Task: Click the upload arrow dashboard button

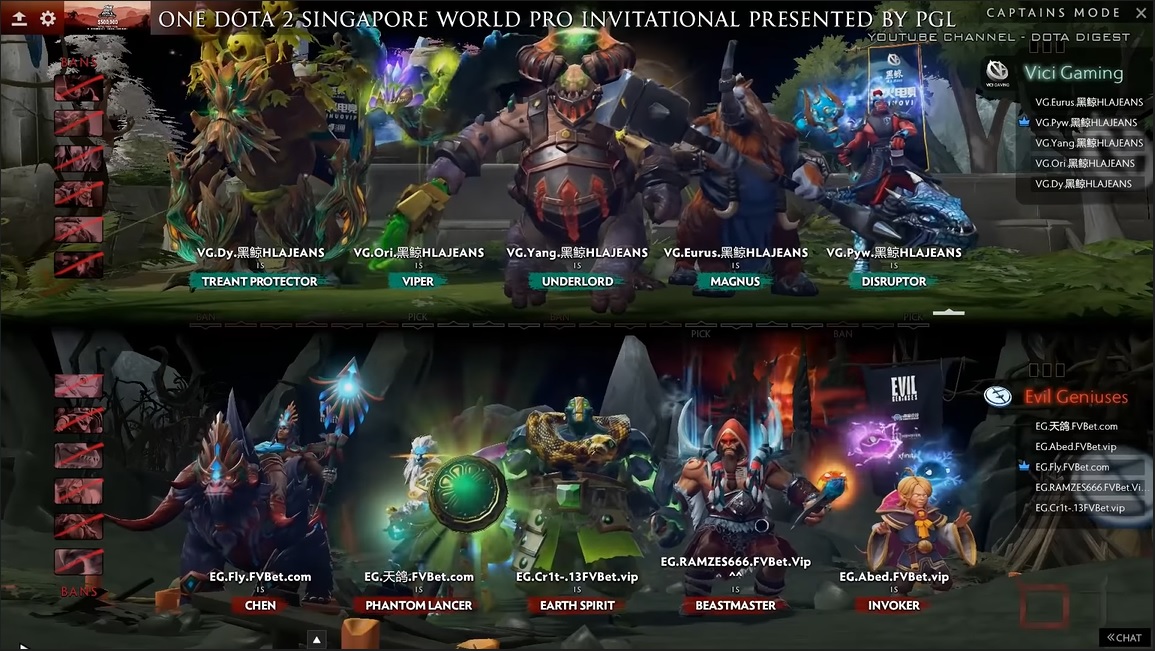Action: [19, 18]
